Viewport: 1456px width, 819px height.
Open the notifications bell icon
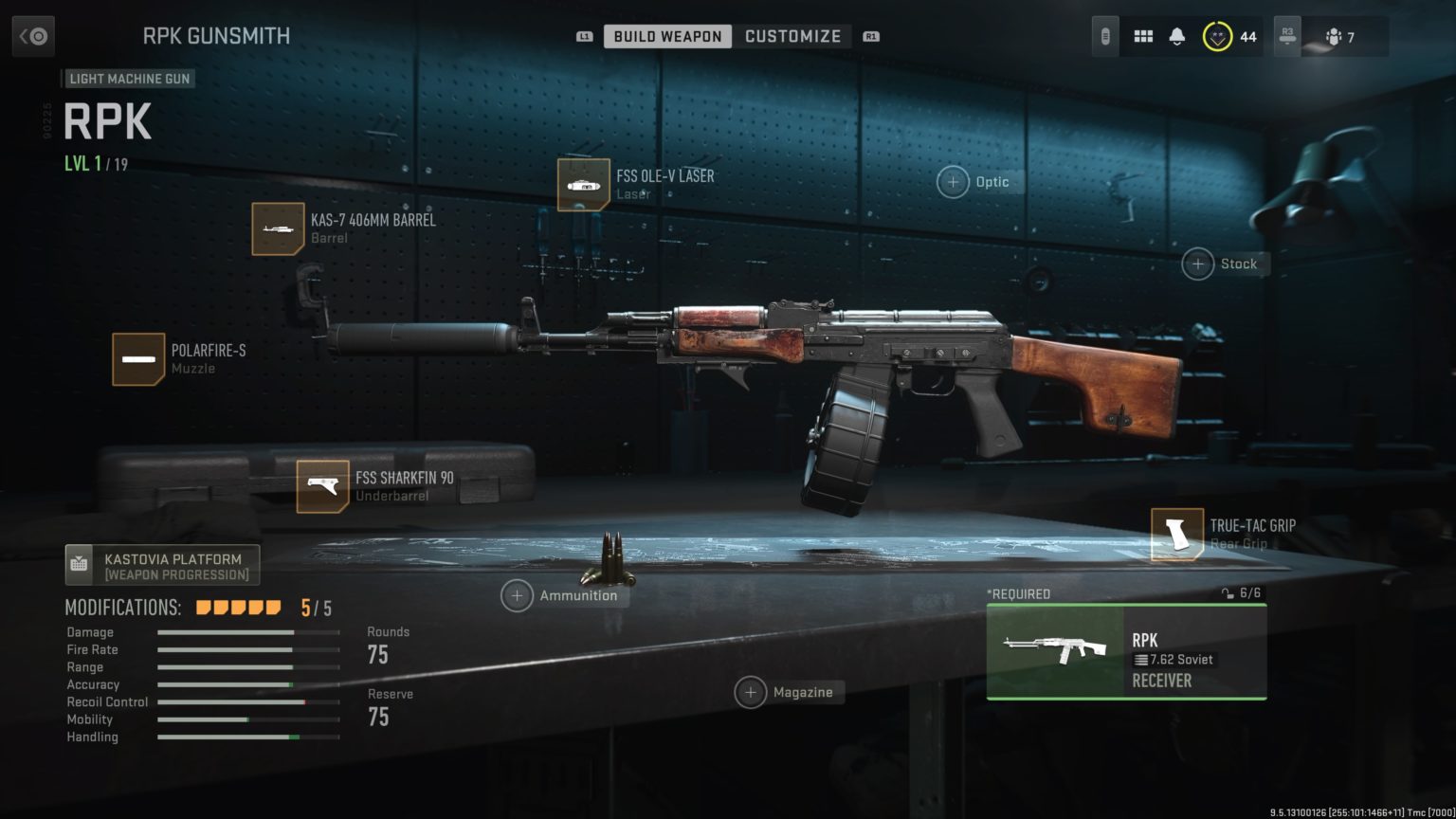coord(1178,36)
